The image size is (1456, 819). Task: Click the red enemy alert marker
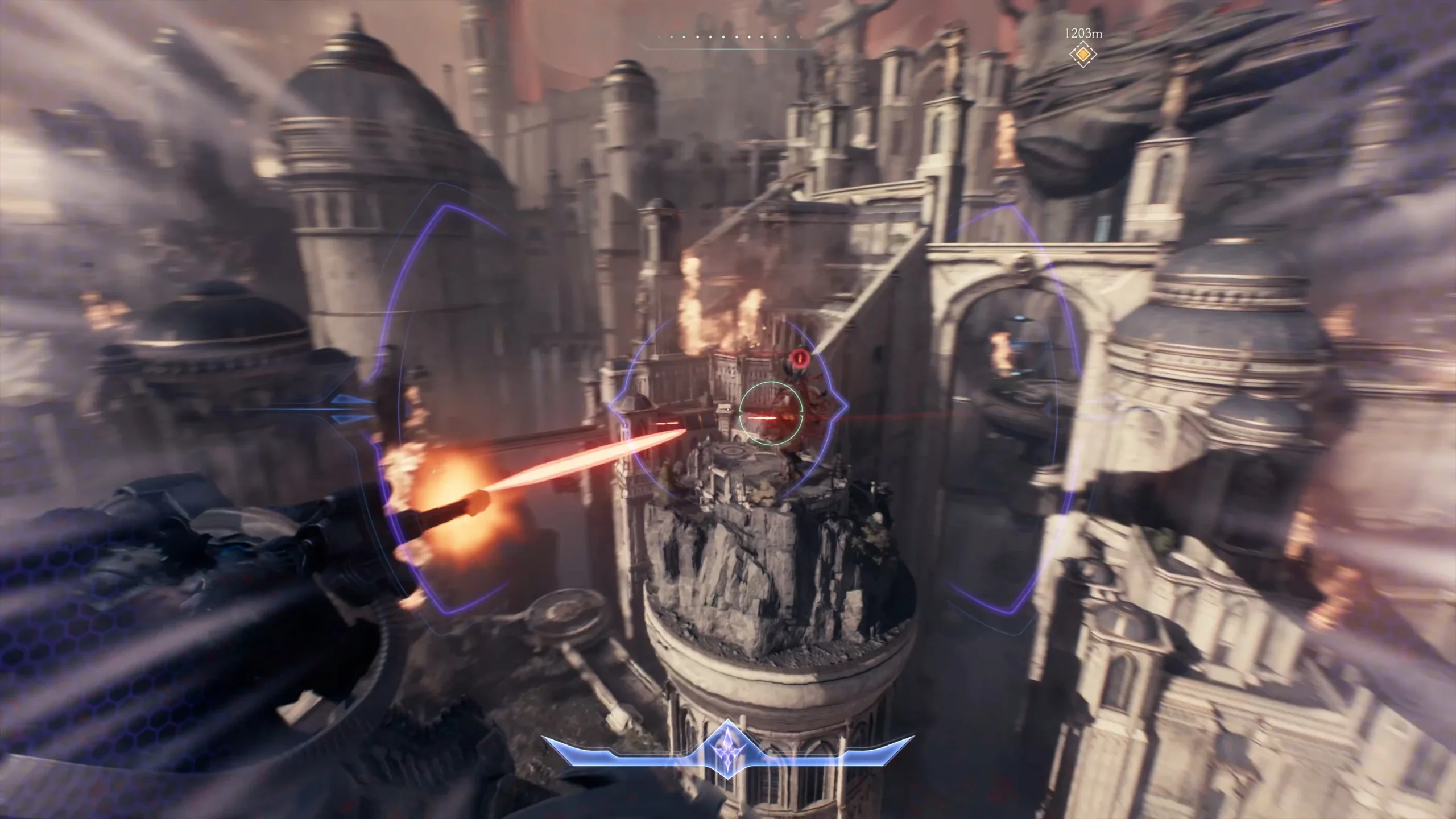799,358
